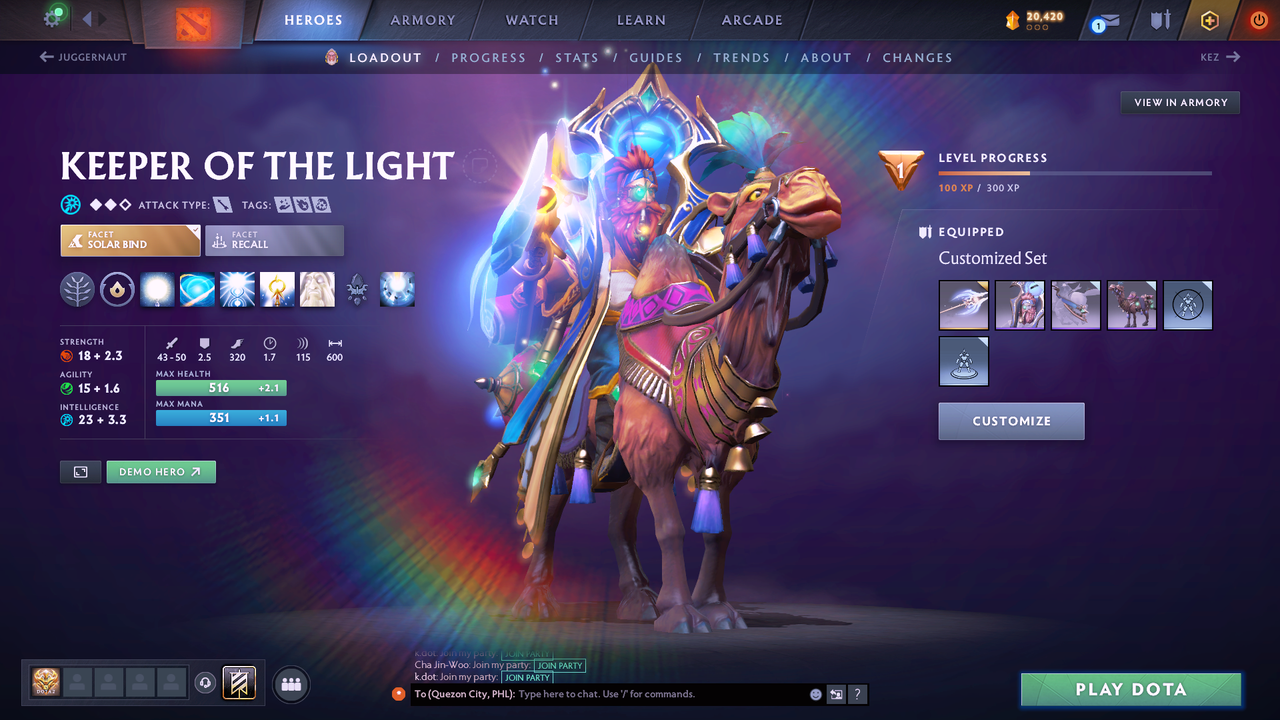Click the Will-O-Wisp ultimate ability icon
This screenshot has width=1280, height=720.
click(x=397, y=289)
